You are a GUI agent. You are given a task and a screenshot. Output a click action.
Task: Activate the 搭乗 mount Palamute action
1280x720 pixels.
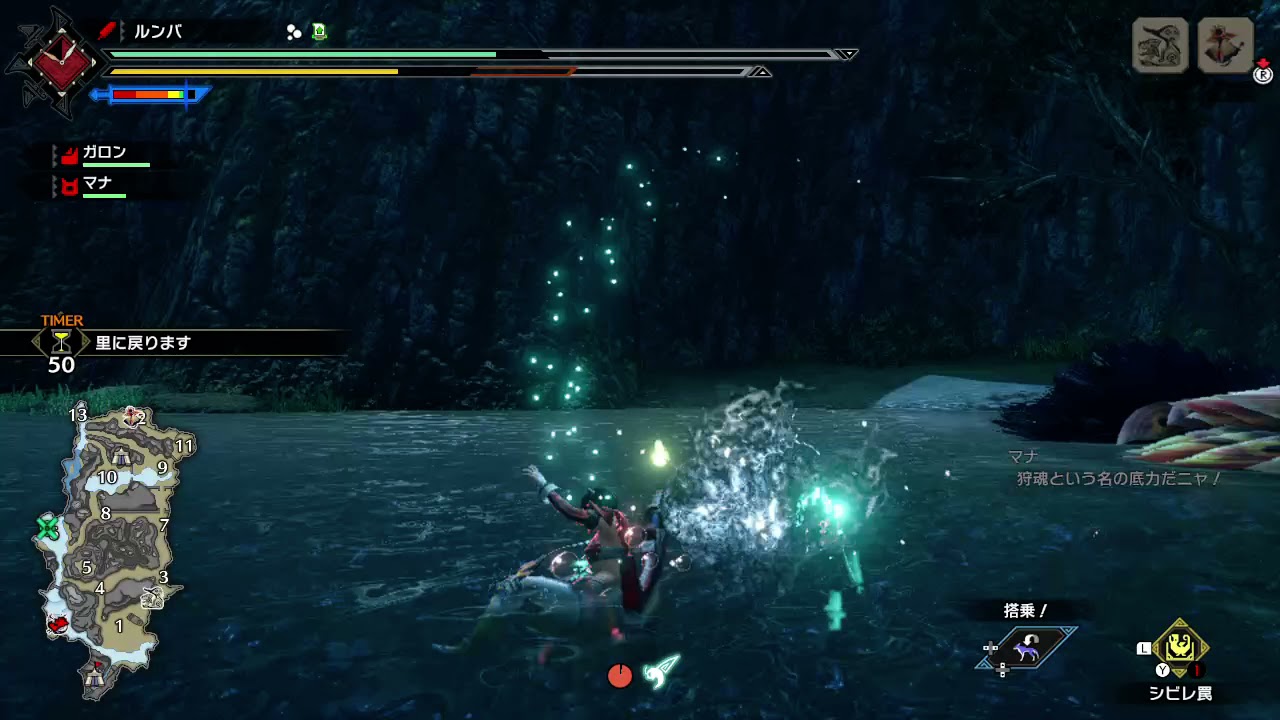click(x=1025, y=650)
